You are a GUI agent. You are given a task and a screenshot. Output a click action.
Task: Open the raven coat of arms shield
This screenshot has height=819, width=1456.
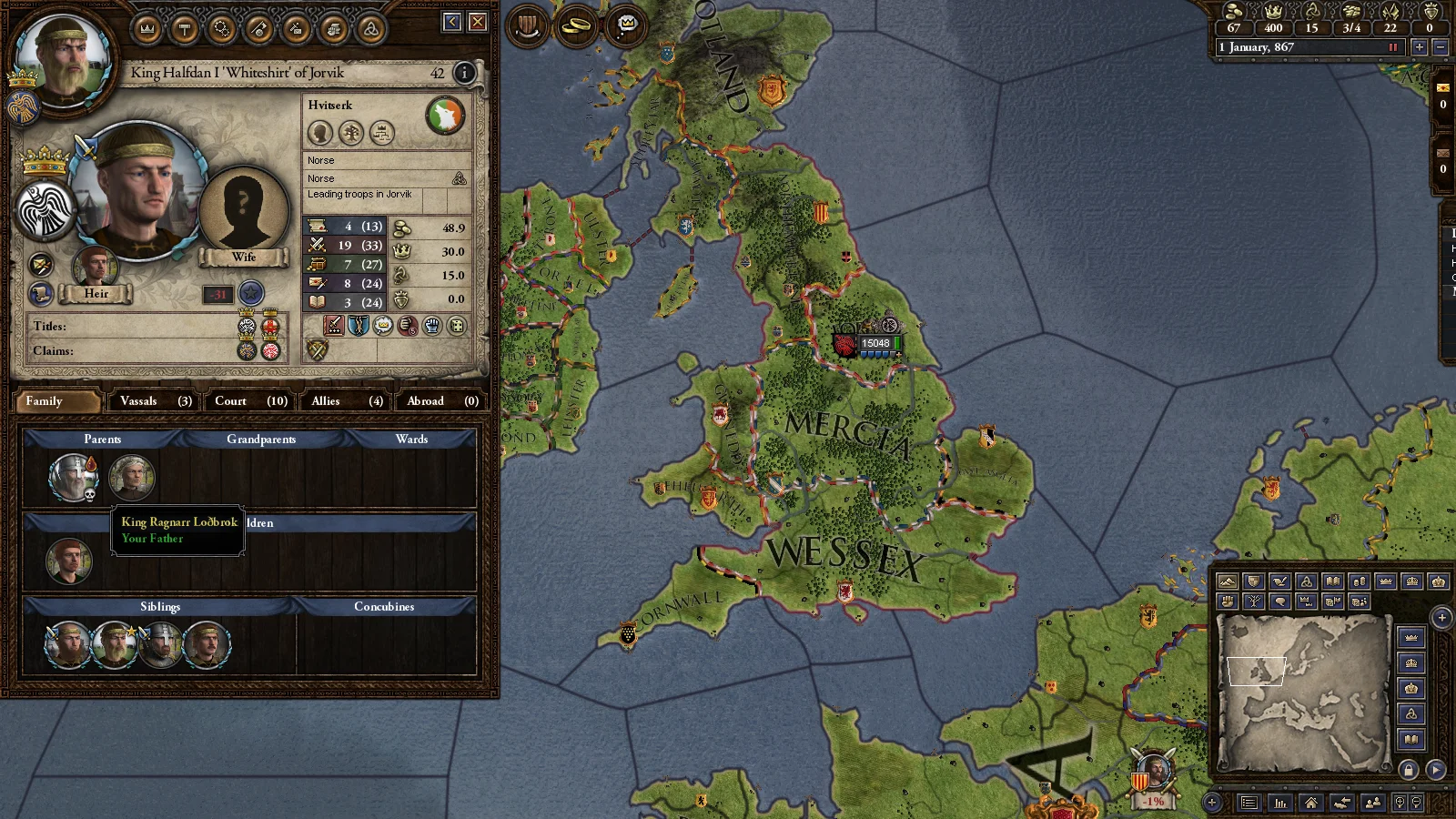click(x=44, y=211)
